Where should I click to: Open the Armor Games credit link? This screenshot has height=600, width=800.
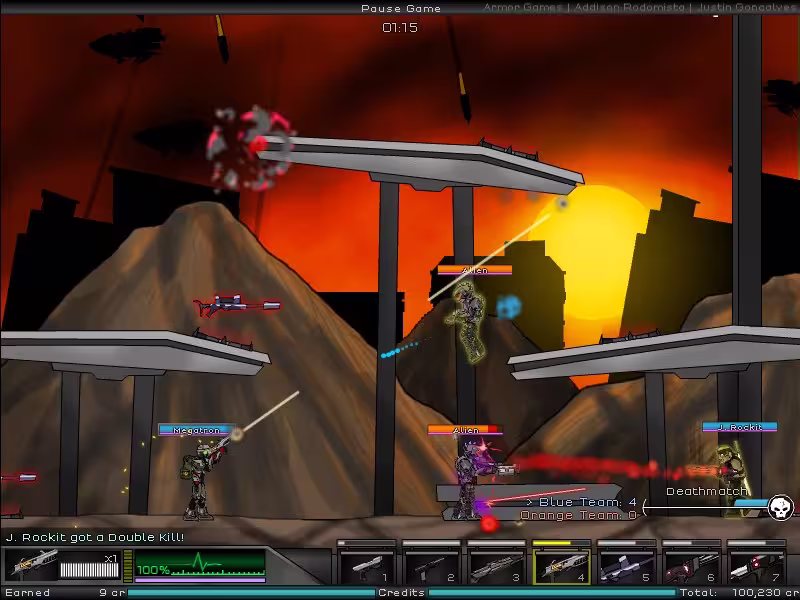tap(521, 8)
